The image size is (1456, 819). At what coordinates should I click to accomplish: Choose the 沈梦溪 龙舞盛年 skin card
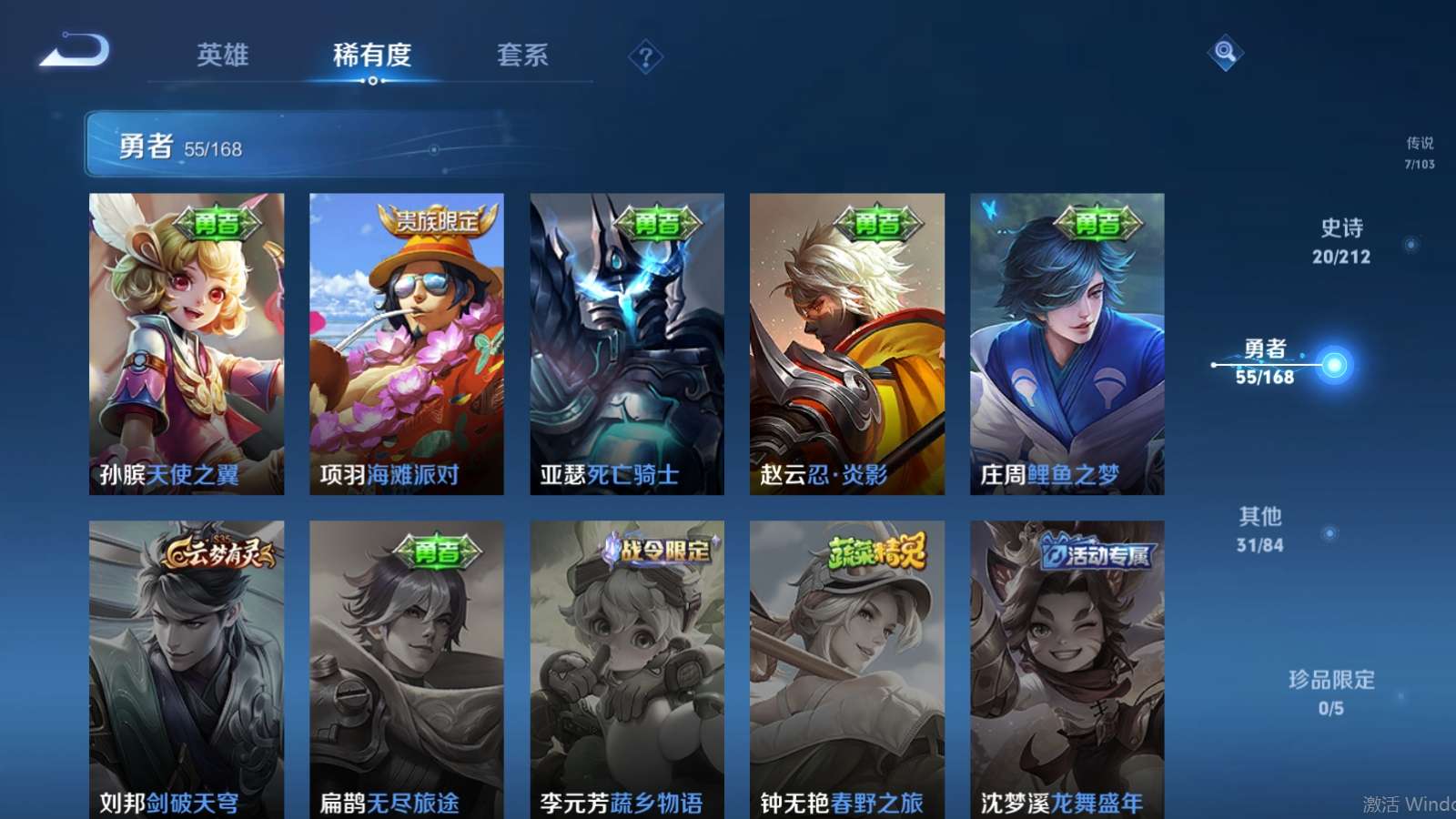[1067, 669]
